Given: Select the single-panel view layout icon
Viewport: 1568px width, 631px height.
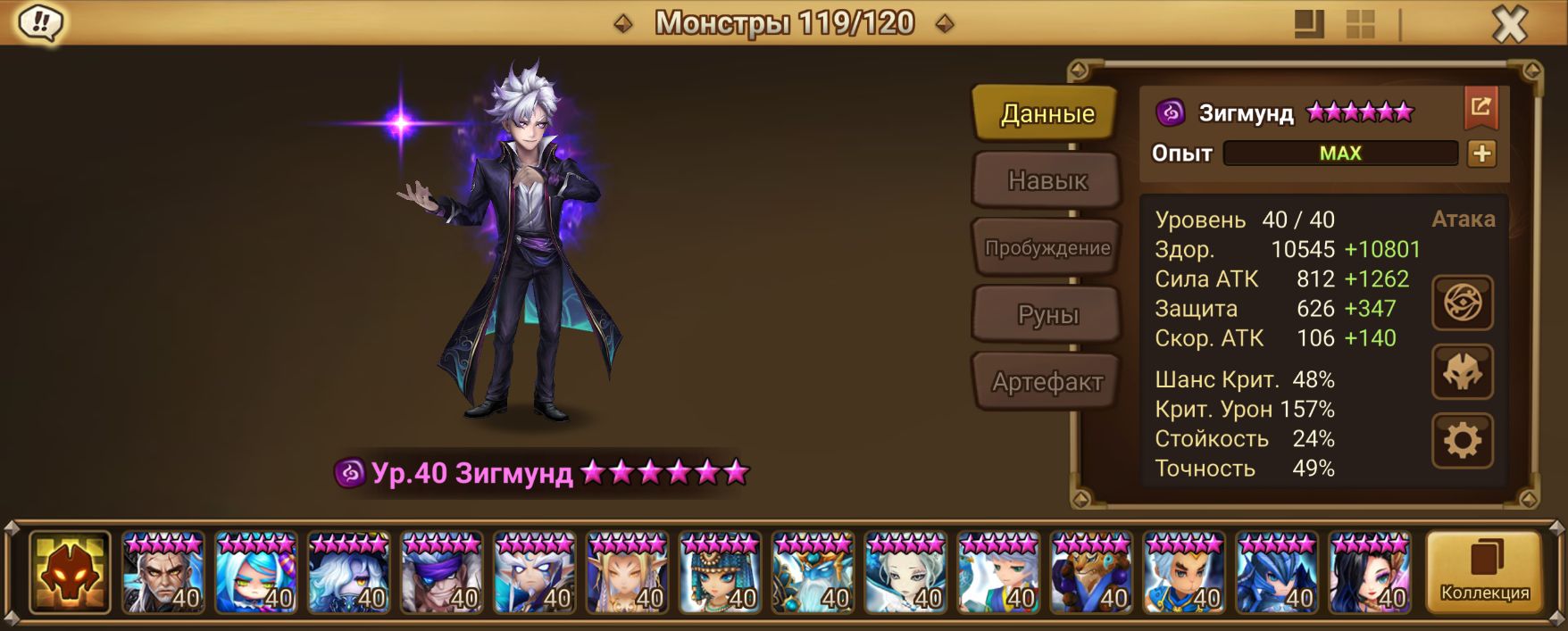Looking at the screenshot, I should [1309, 24].
